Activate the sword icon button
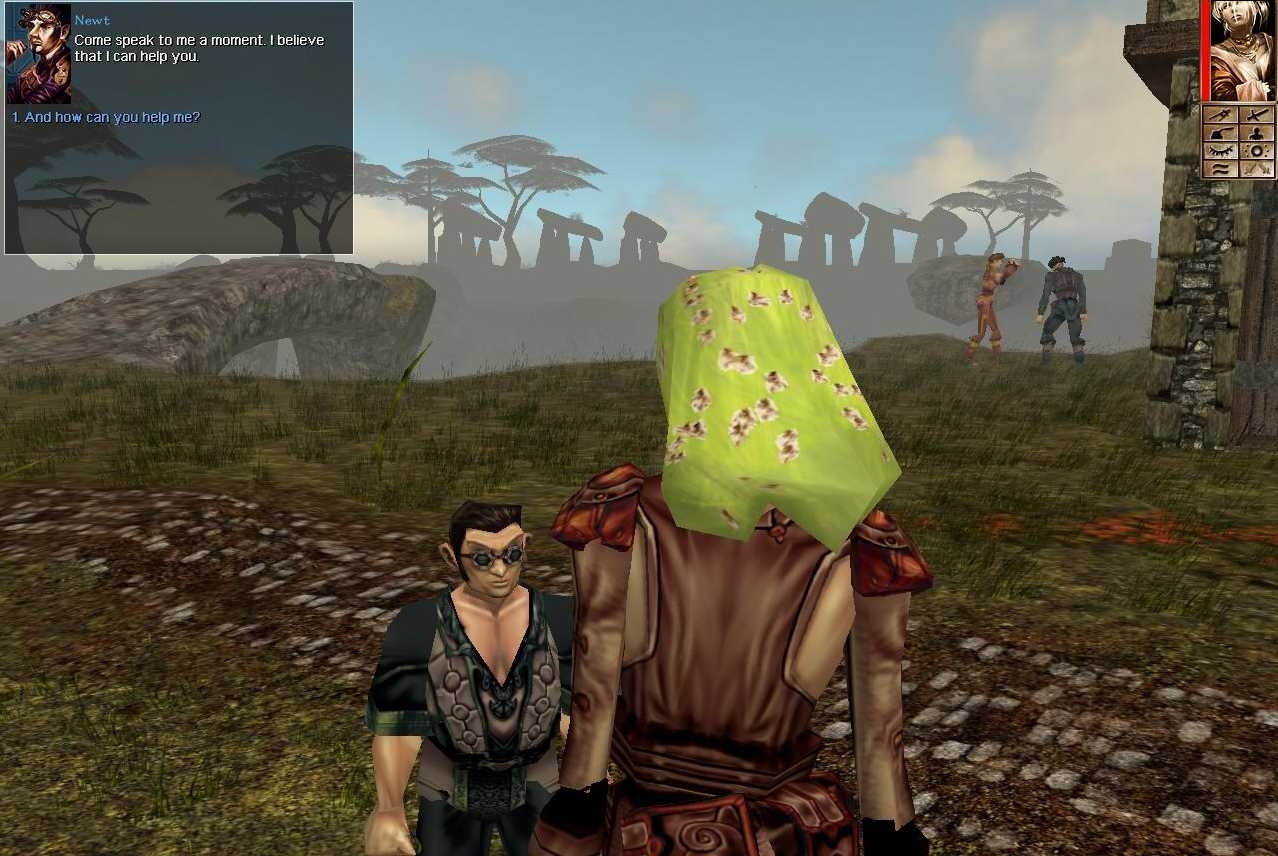Image resolution: width=1278 pixels, height=856 pixels. [x=1257, y=115]
